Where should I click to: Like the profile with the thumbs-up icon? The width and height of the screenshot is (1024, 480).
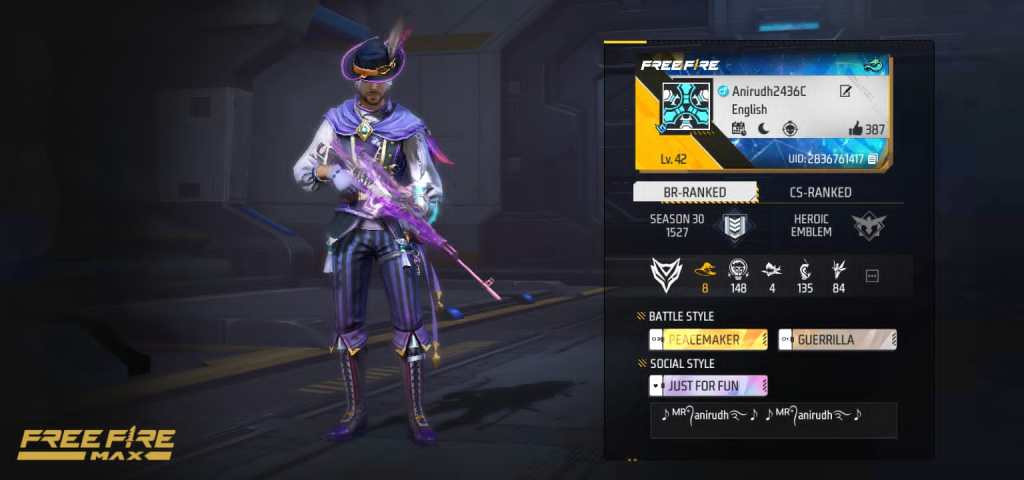pos(856,129)
